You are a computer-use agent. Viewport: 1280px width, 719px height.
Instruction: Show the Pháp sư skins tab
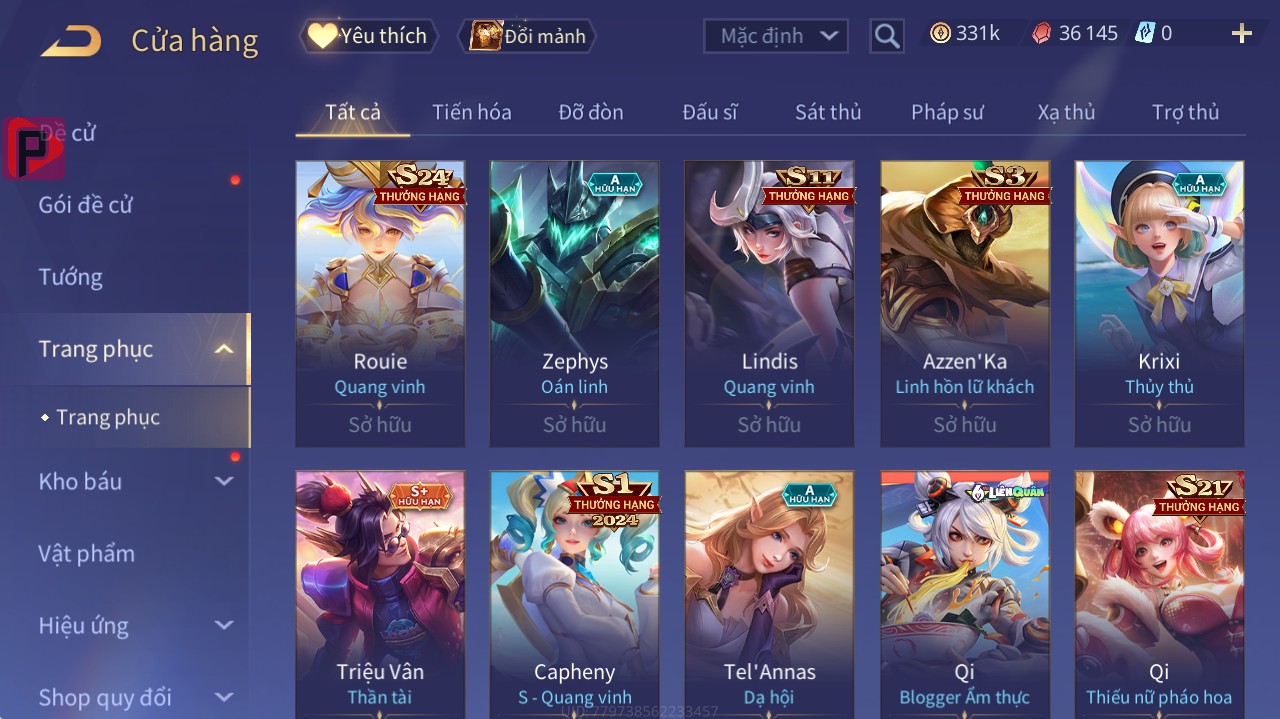(x=947, y=112)
